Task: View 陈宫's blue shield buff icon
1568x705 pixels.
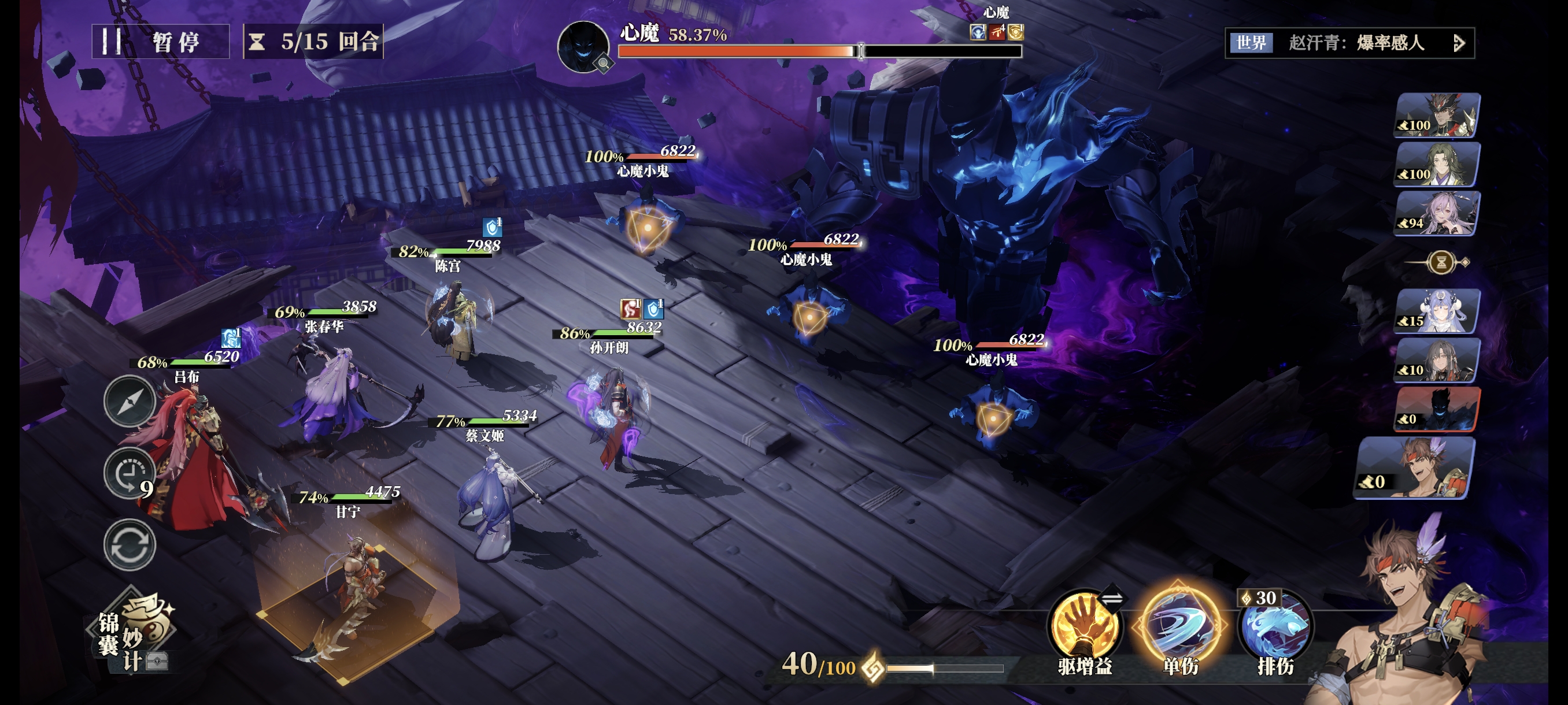Action: [492, 227]
